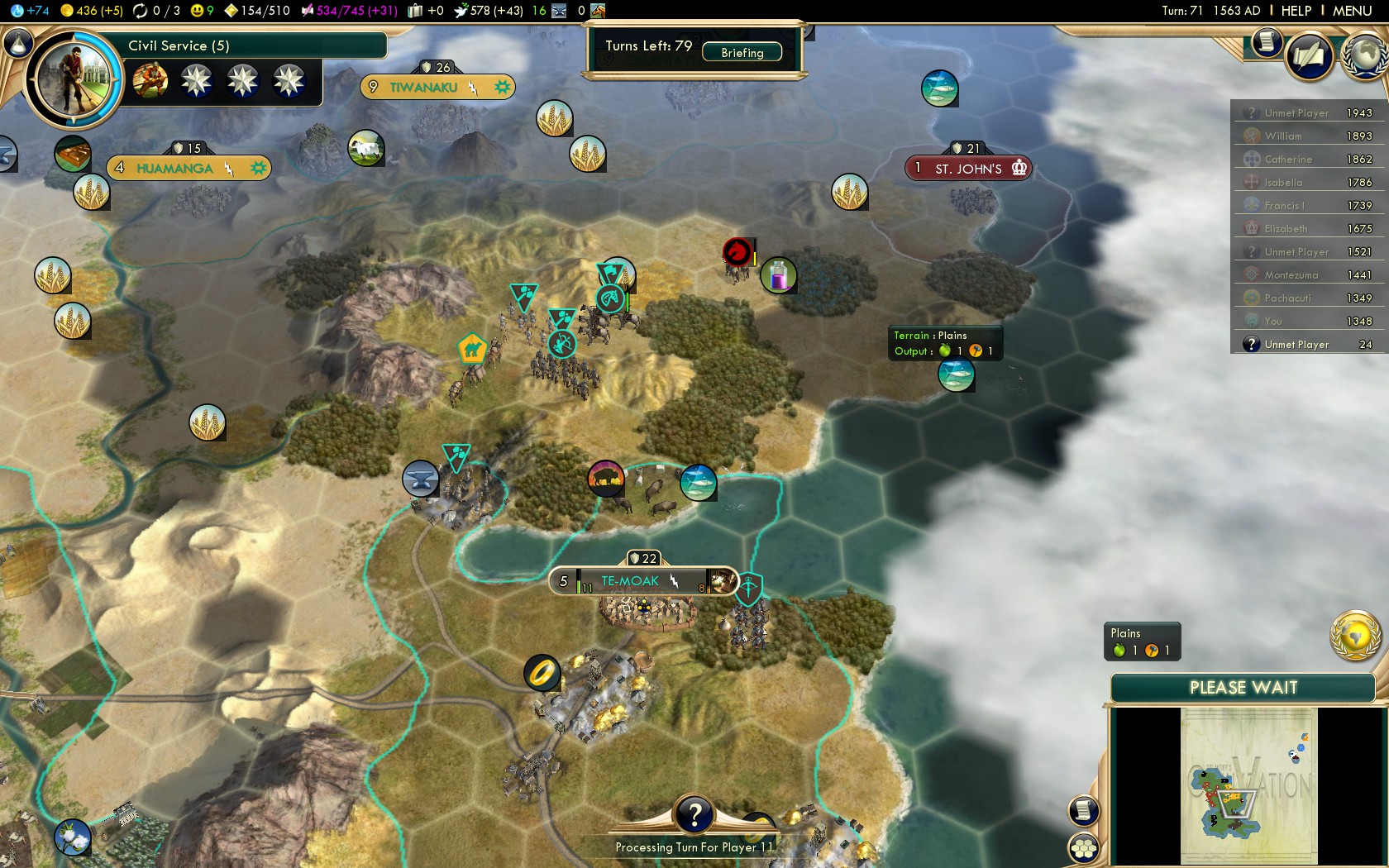Open the scroll icon beside the minimap
1389x868 pixels.
pyautogui.click(x=1083, y=810)
